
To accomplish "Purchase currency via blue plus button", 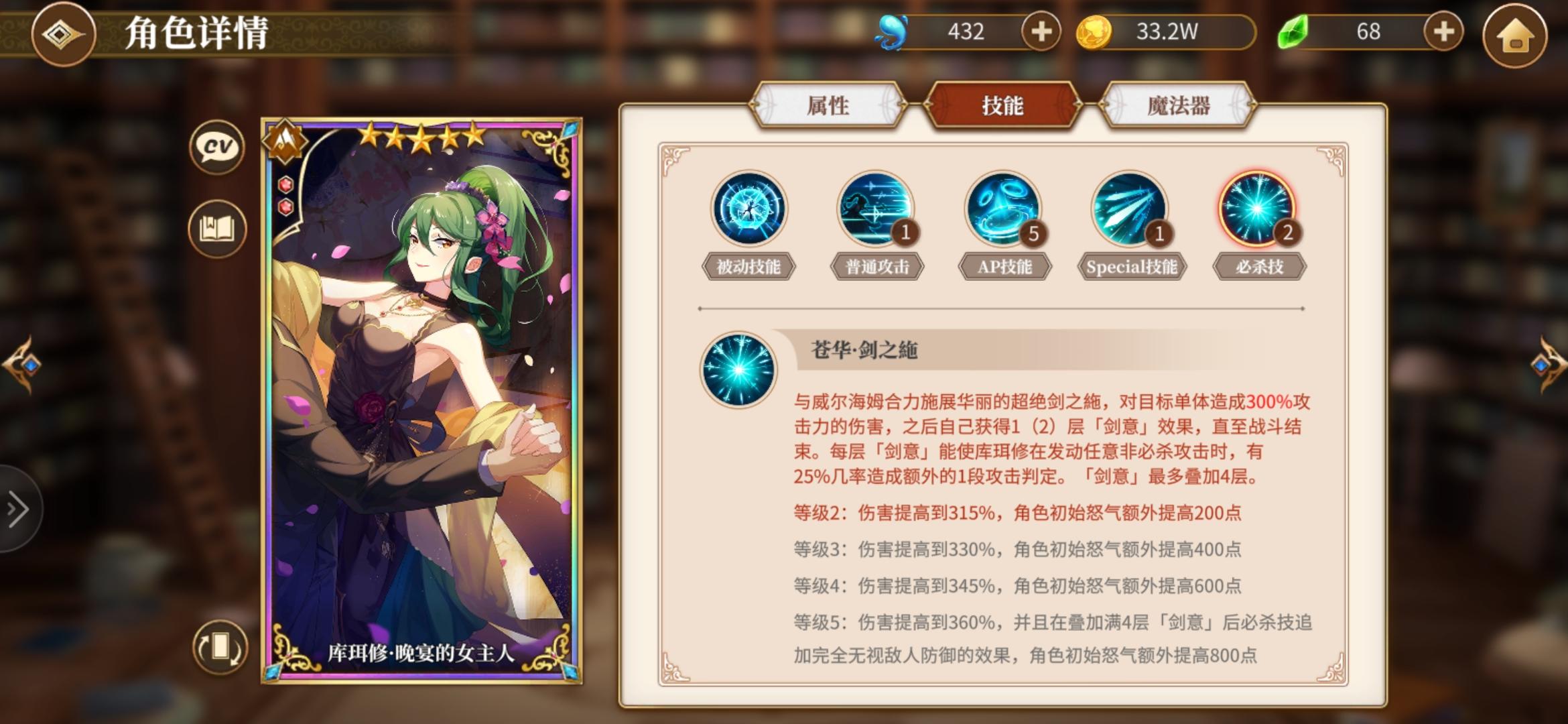I will [x=1040, y=29].
